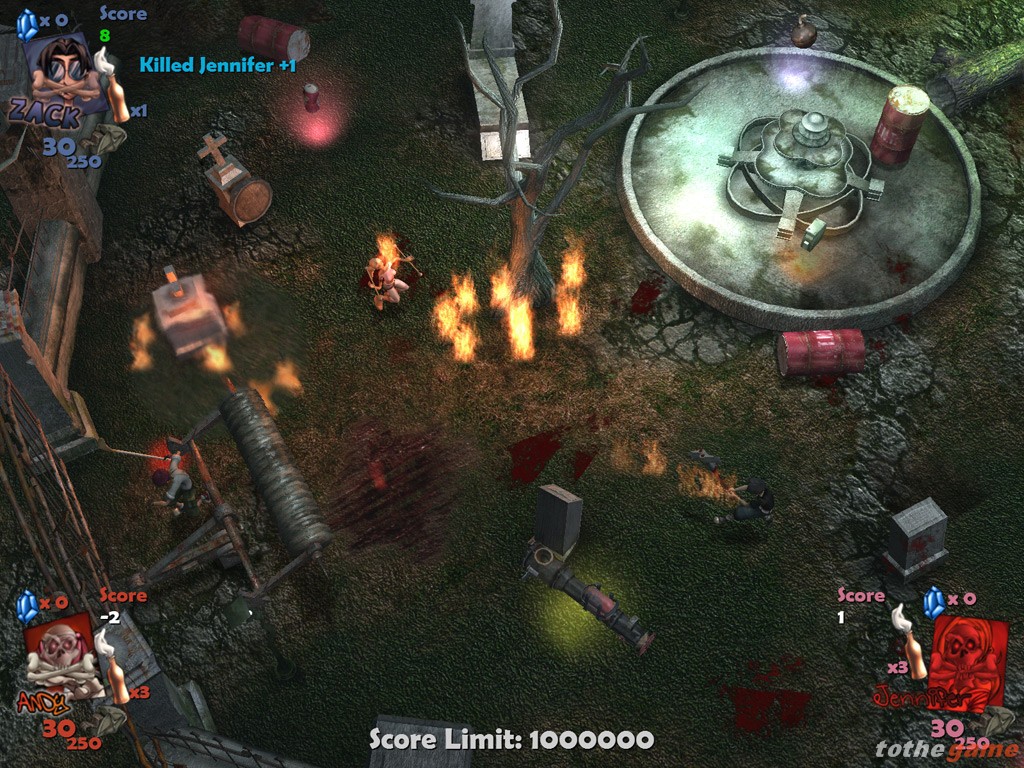The image size is (1024, 768).
Task: Click the blue gem icon above Jennifer
Action: click(934, 601)
